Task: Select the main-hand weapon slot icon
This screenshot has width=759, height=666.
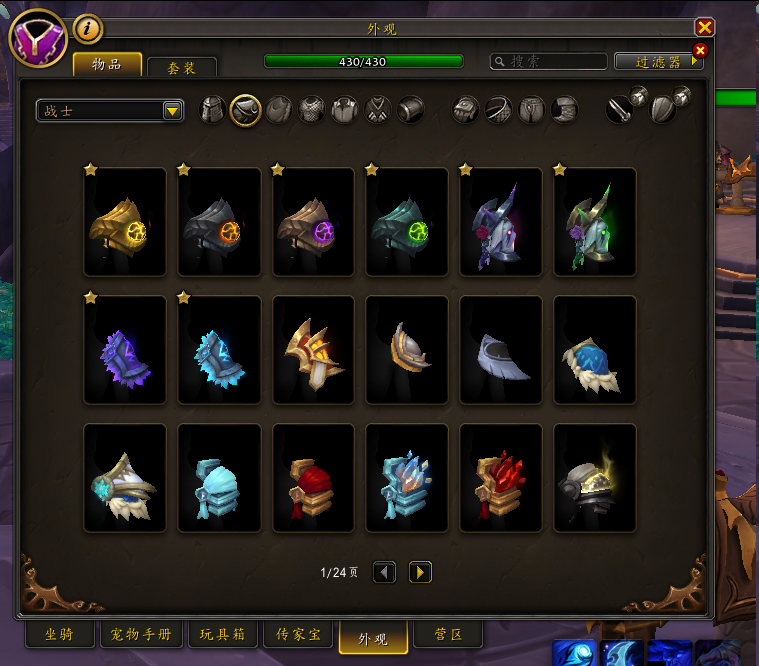Action: click(x=623, y=108)
